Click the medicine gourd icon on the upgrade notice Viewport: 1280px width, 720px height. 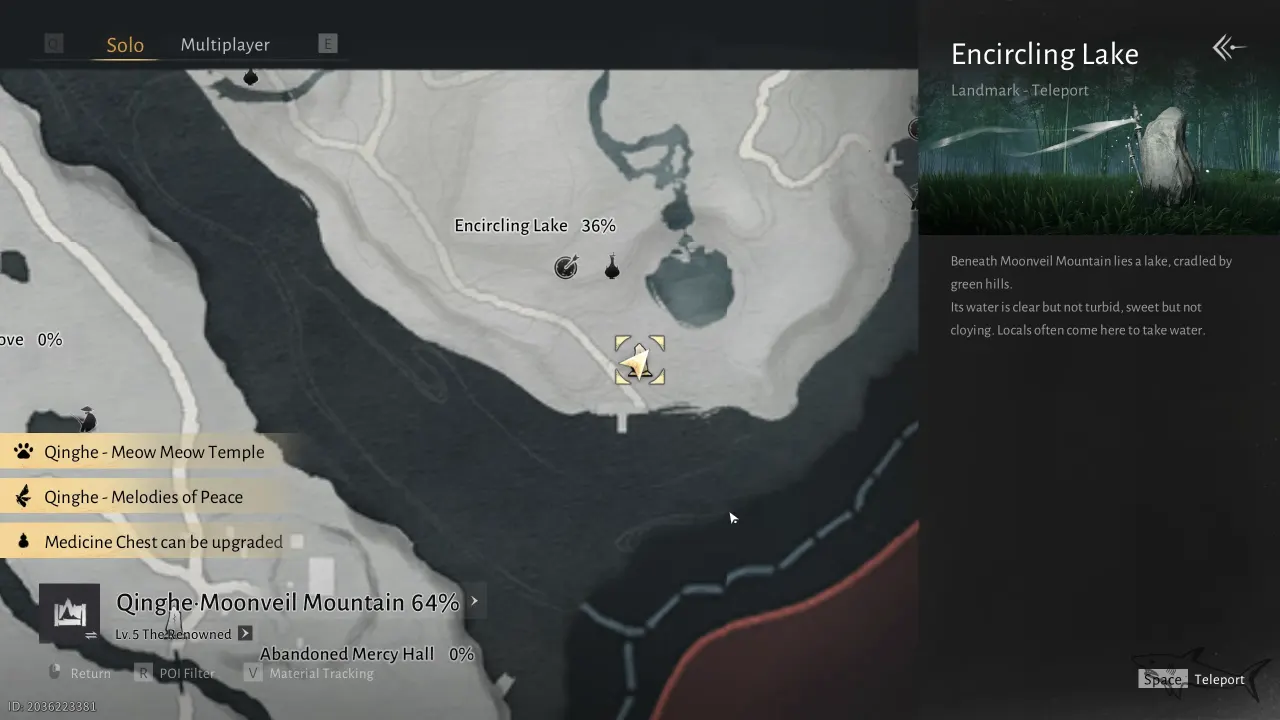pos(24,541)
